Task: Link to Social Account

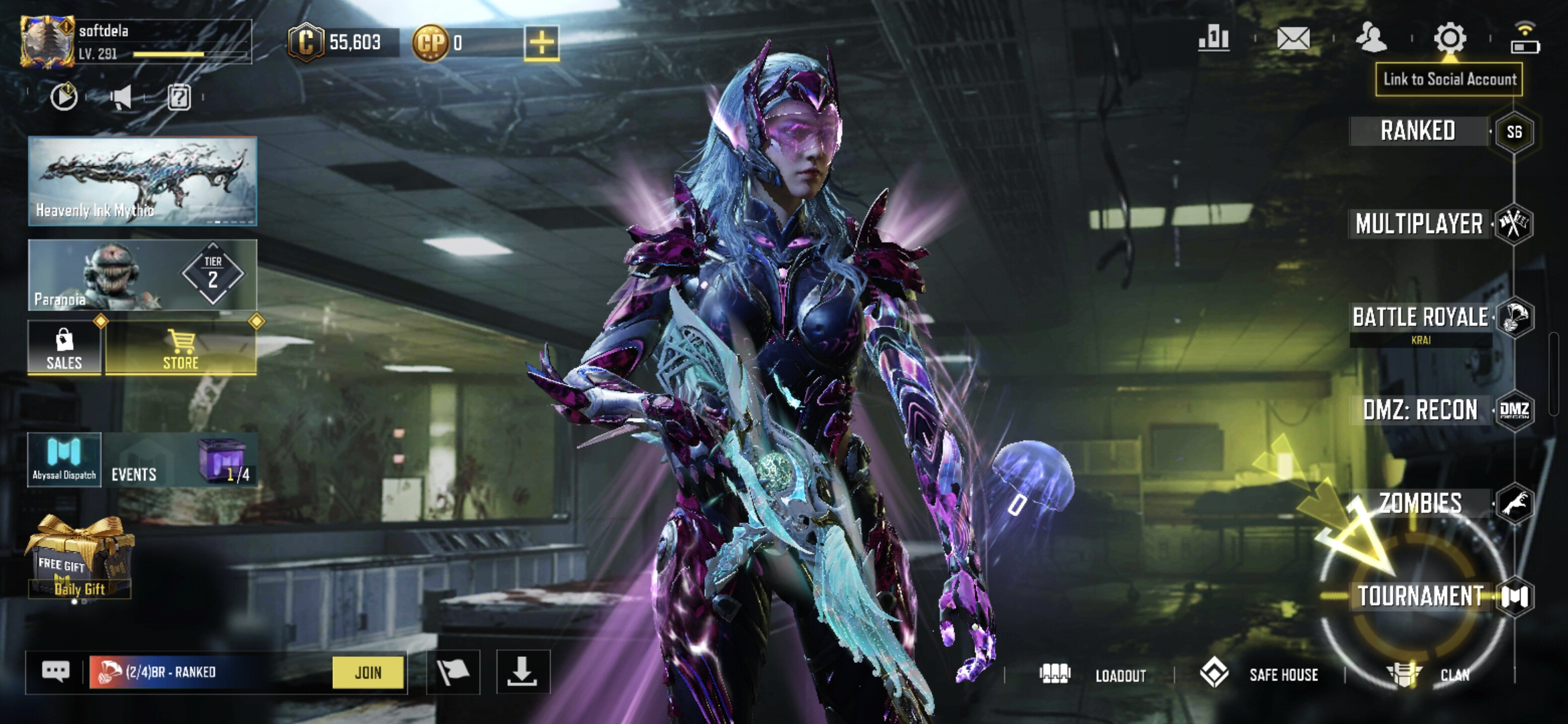Action: (1449, 79)
